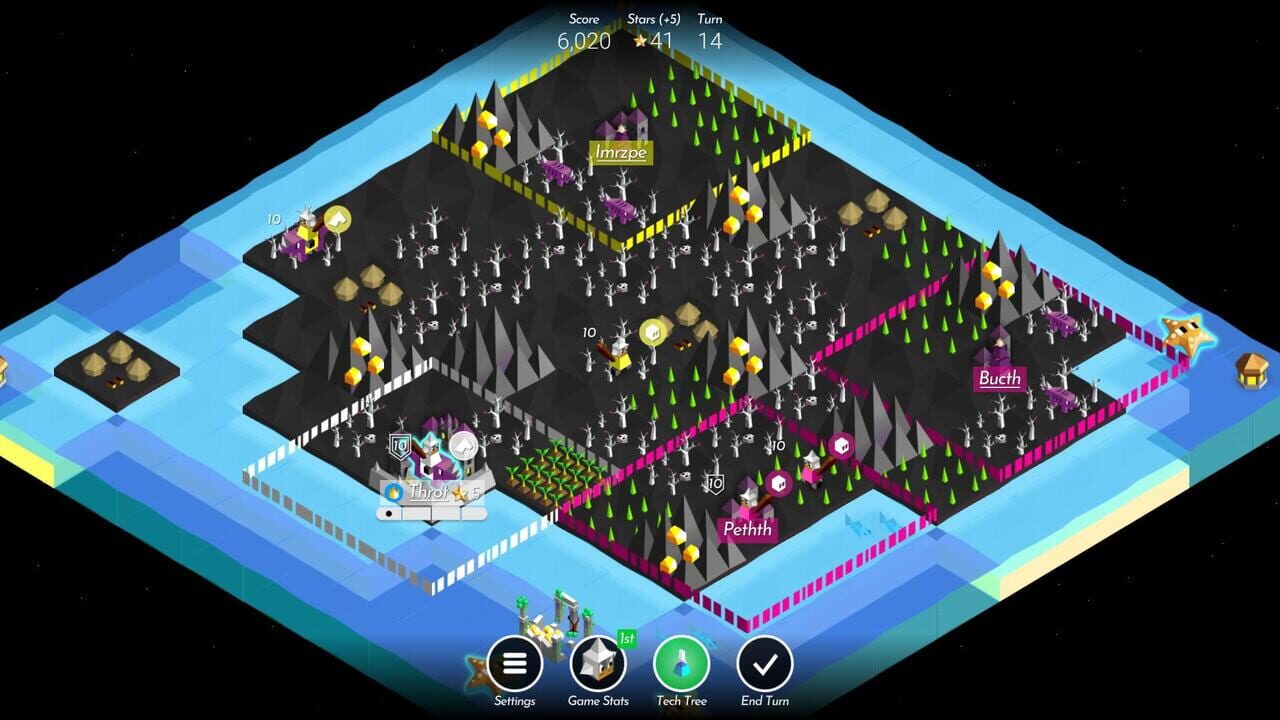Select the circular mountain ability icon above Throt

coord(463,447)
